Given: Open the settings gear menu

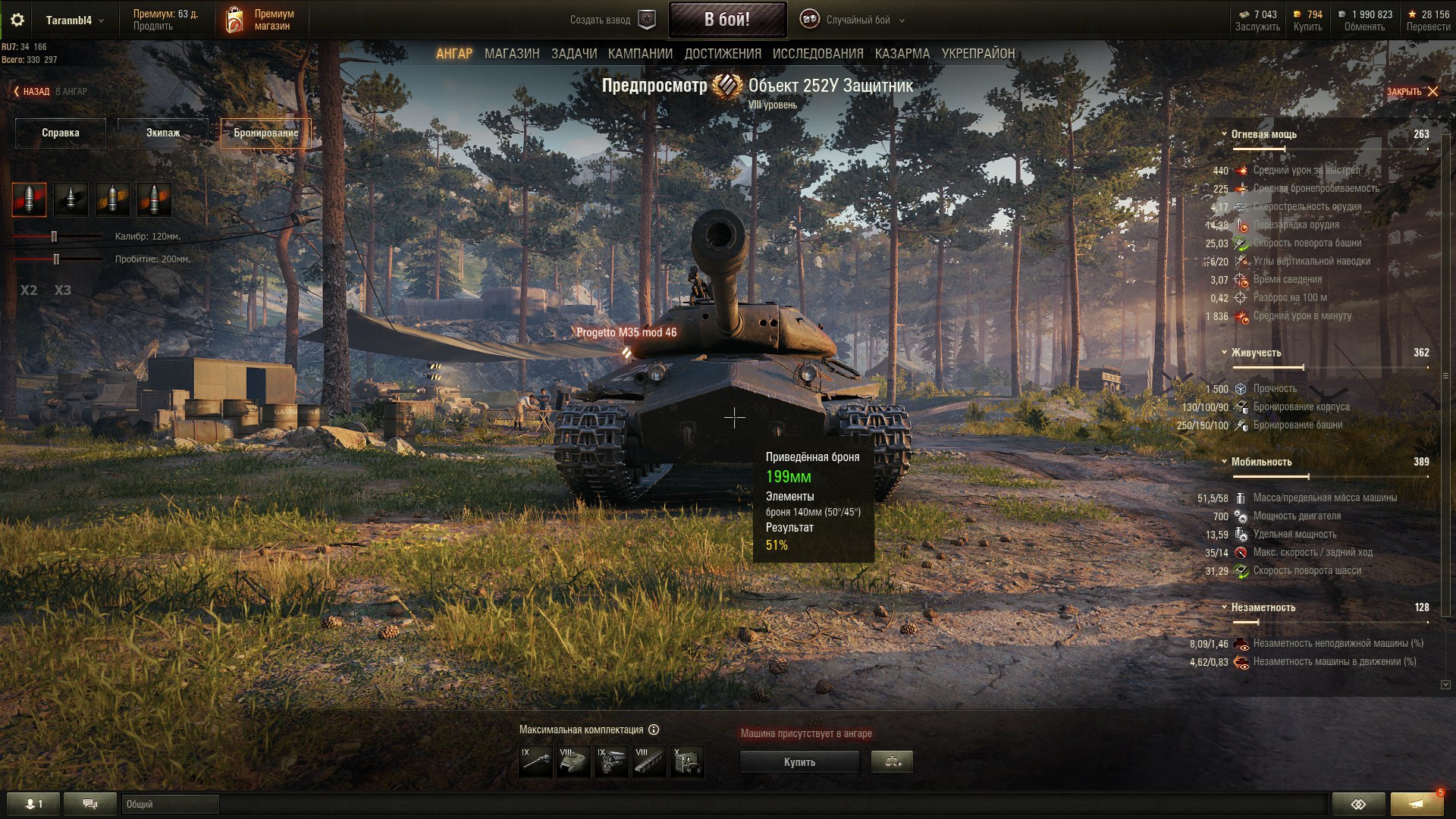Looking at the screenshot, I should point(17,20).
